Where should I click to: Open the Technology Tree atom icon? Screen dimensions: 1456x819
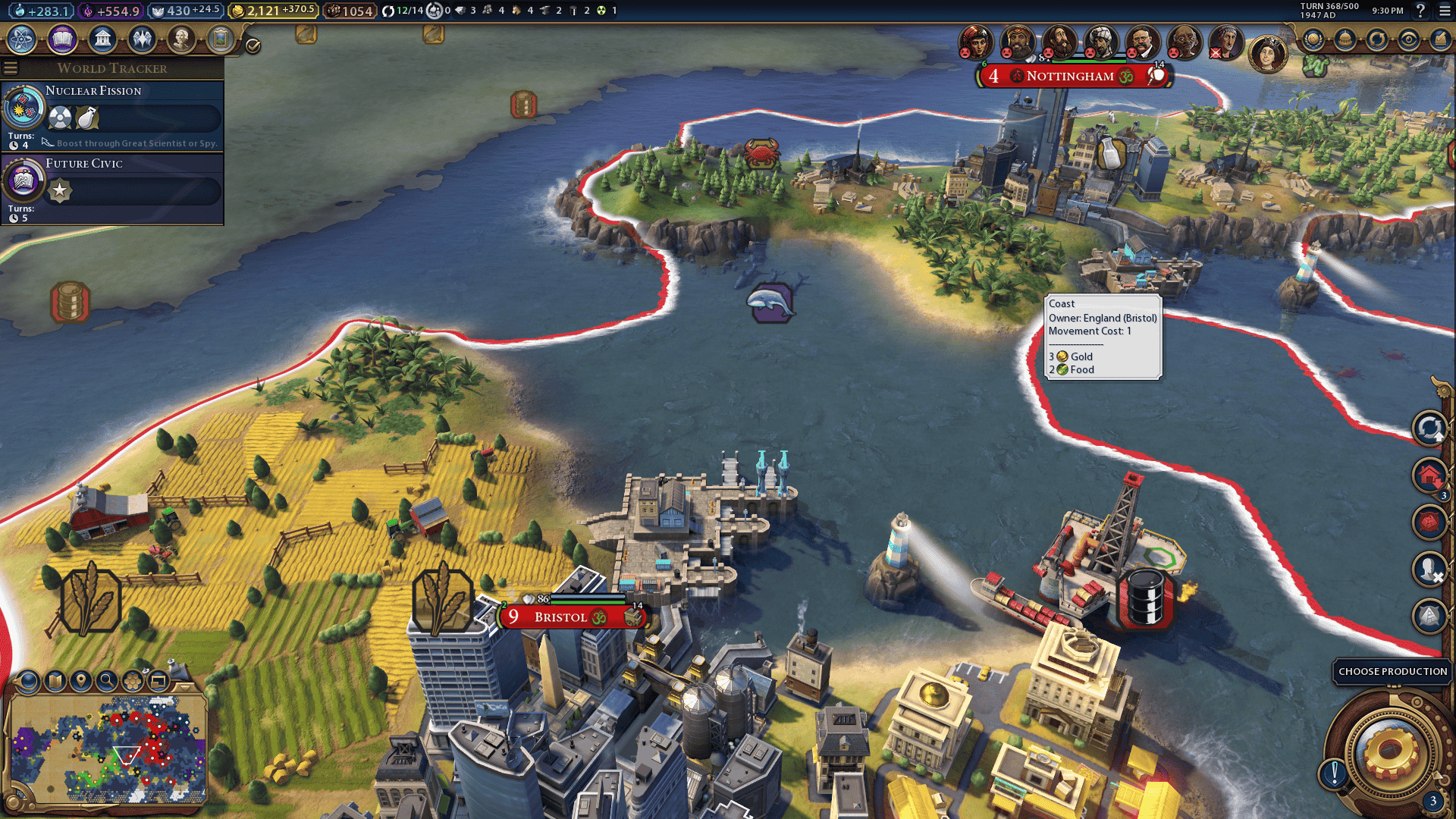click(22, 39)
